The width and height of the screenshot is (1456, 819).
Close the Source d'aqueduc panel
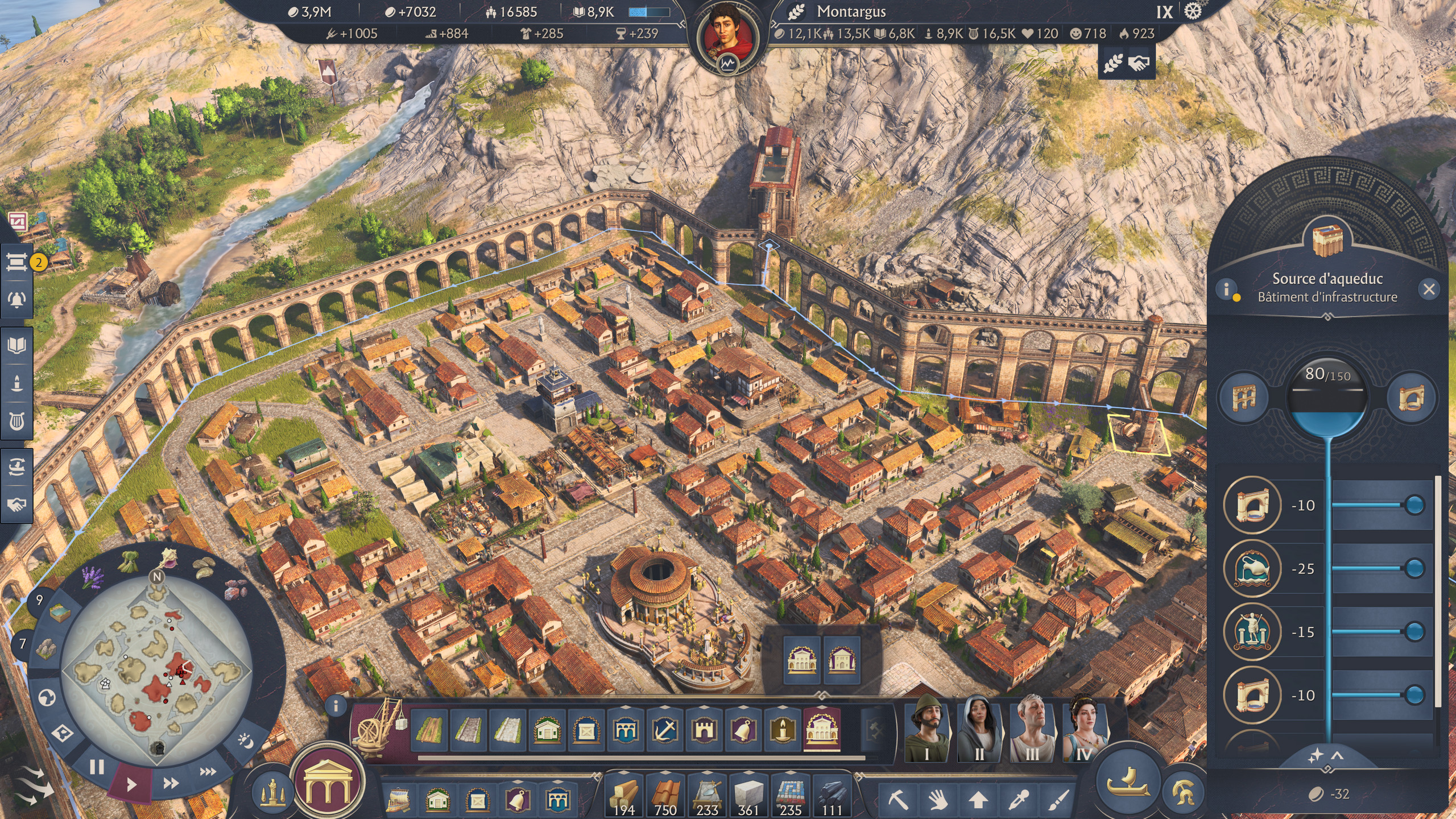click(1429, 289)
